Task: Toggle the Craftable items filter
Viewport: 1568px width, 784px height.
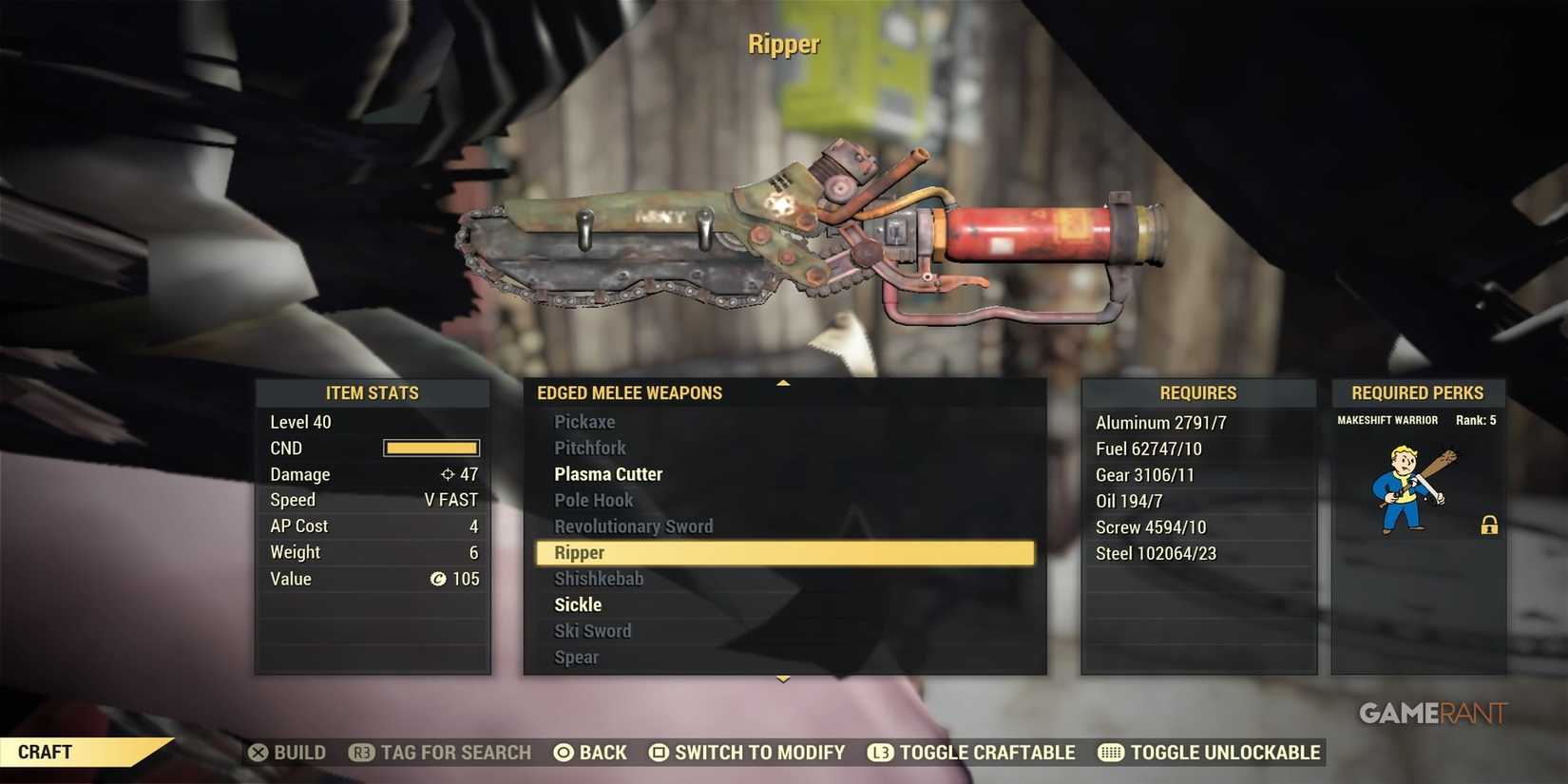Action: click(972, 752)
